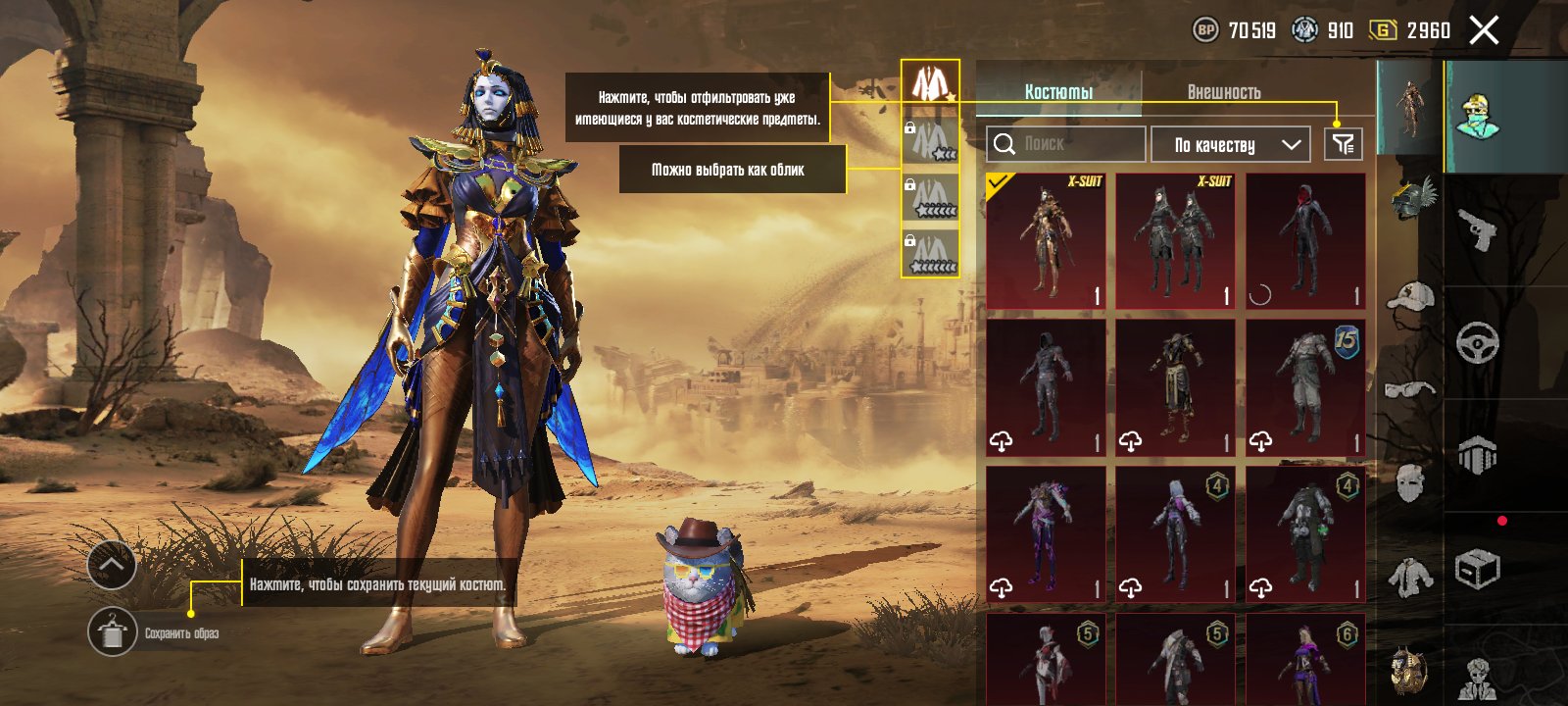Show the glasses category
Screen dimensions: 1568x706
tap(1411, 389)
